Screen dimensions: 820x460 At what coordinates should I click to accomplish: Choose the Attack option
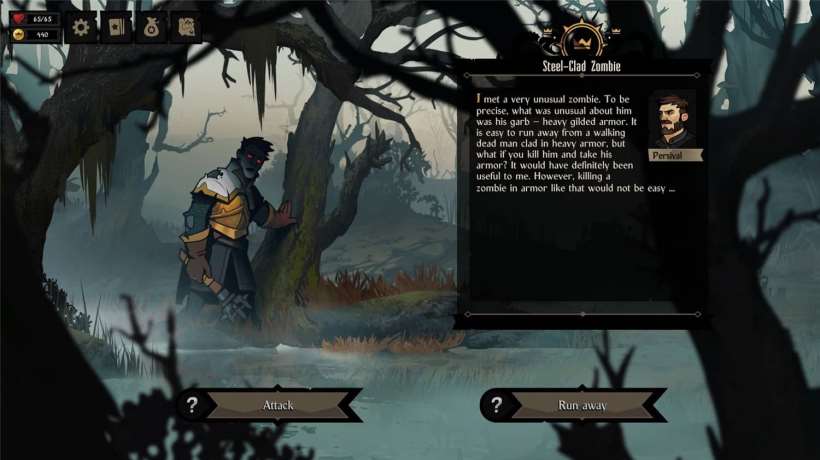point(278,405)
